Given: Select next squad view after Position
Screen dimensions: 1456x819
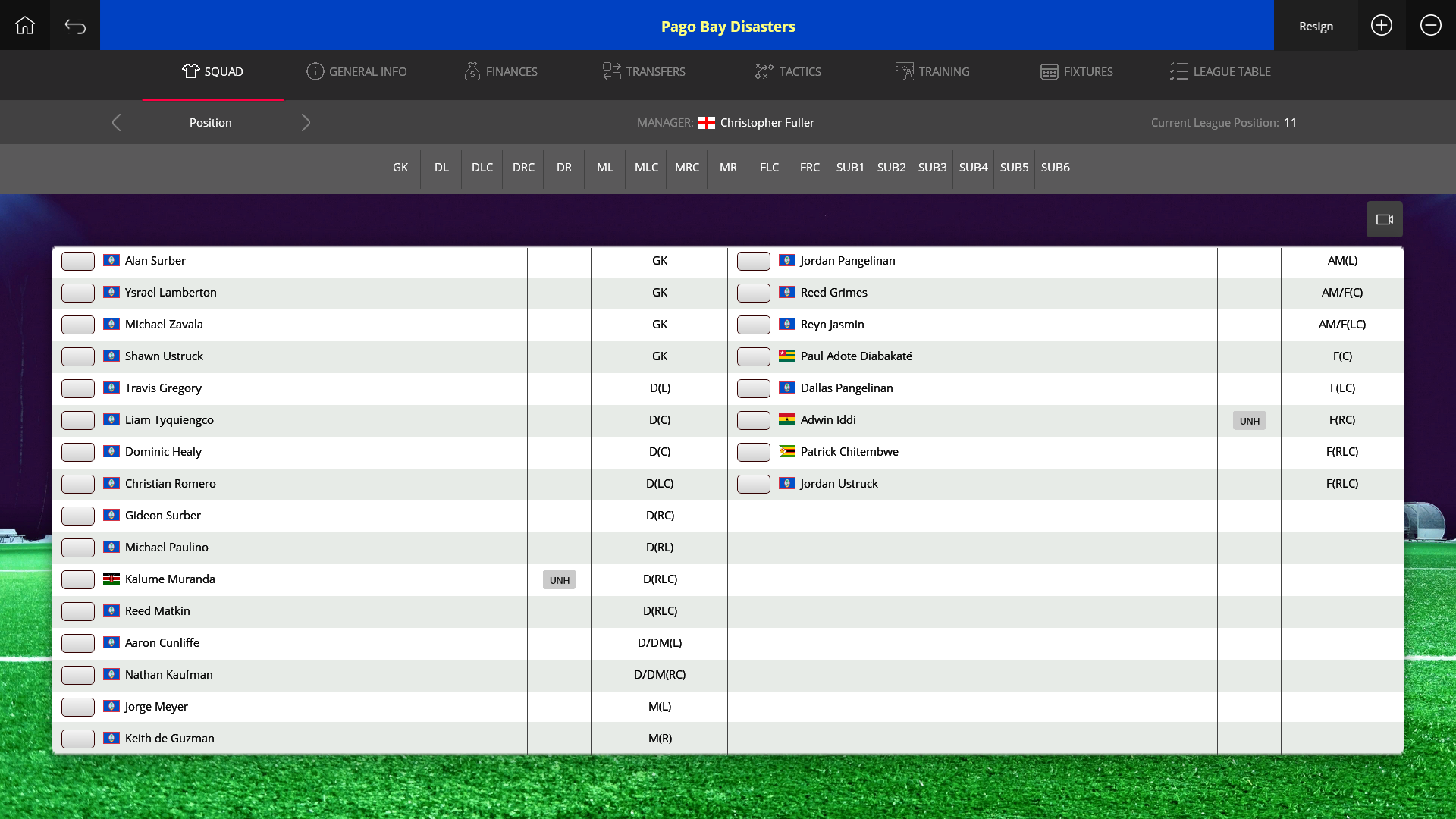Looking at the screenshot, I should (306, 123).
